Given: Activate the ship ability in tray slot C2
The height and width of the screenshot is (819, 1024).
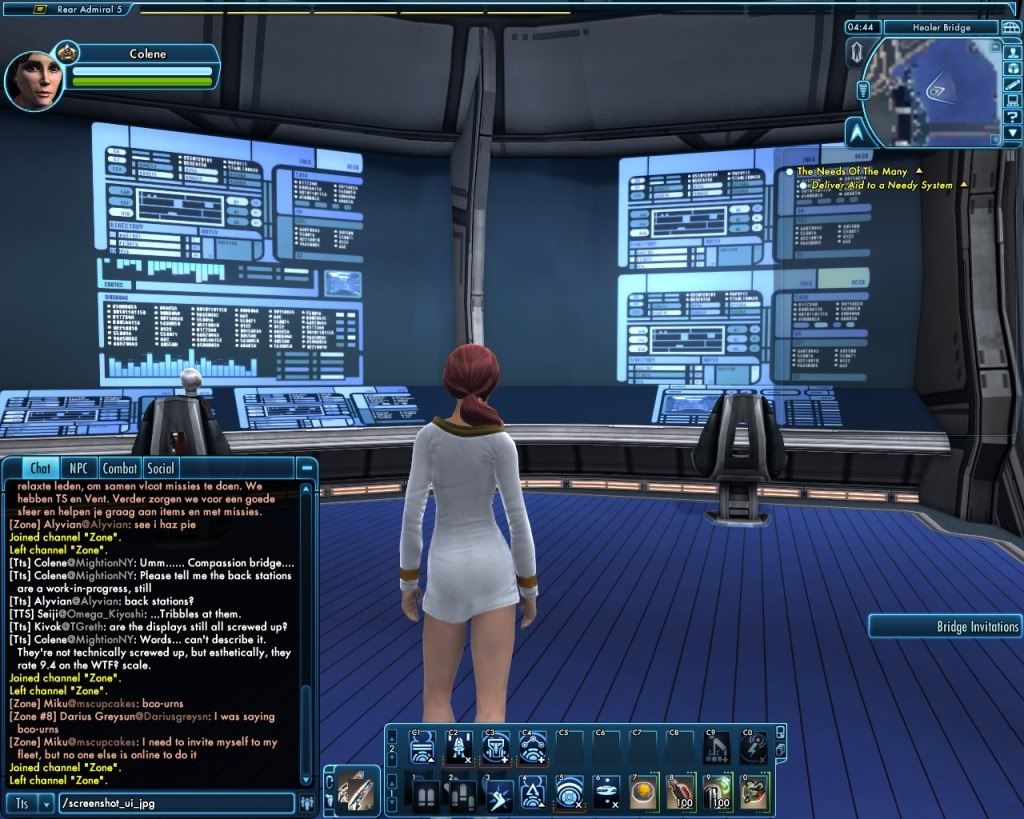Looking at the screenshot, I should coord(459,745).
